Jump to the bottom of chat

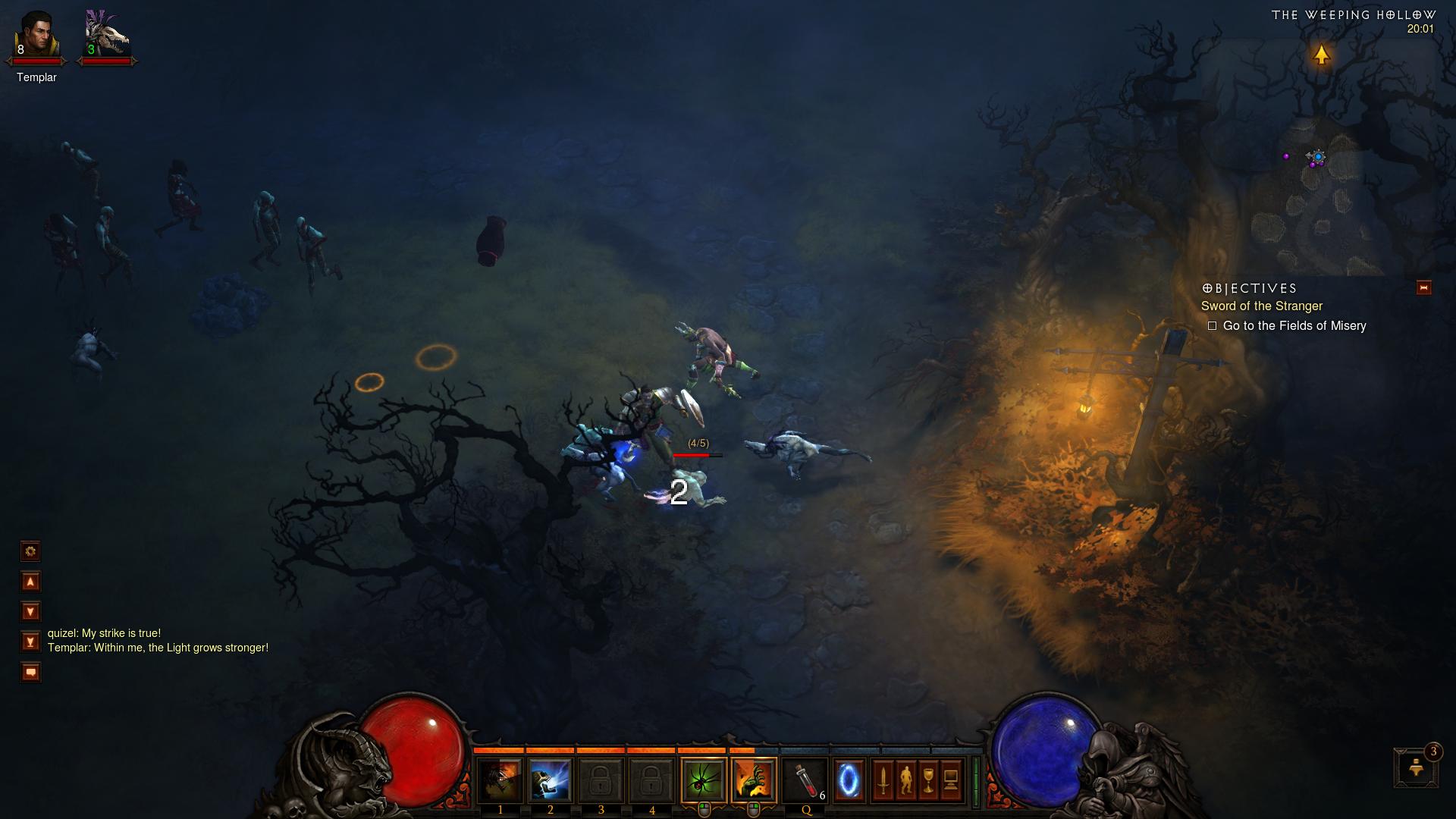(x=30, y=642)
